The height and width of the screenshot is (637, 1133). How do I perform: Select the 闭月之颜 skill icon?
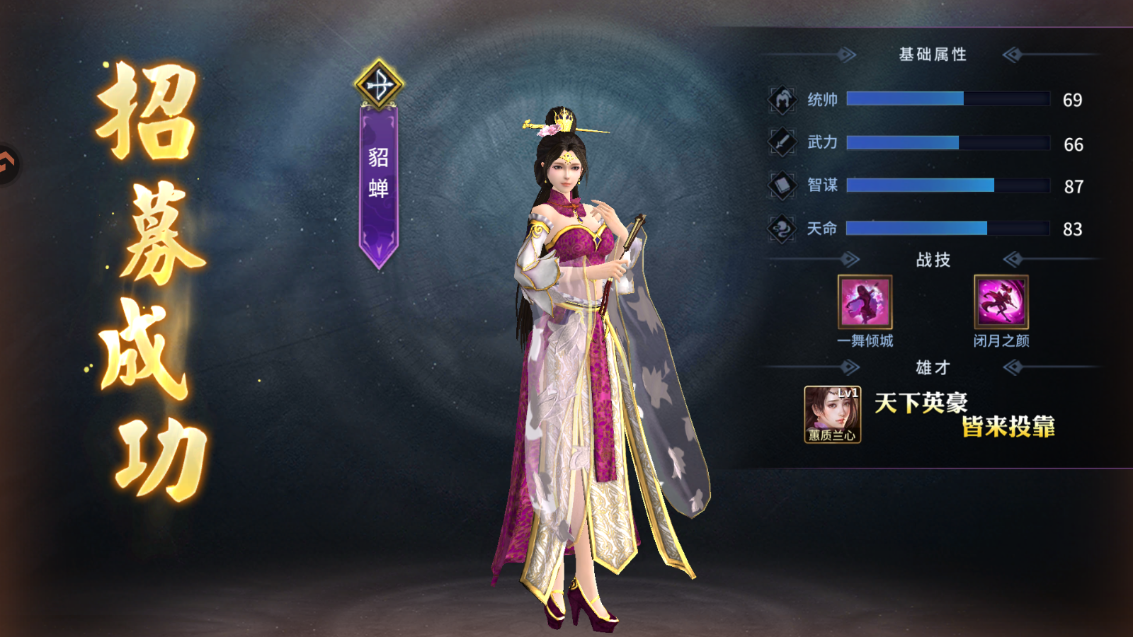[x=1001, y=303]
